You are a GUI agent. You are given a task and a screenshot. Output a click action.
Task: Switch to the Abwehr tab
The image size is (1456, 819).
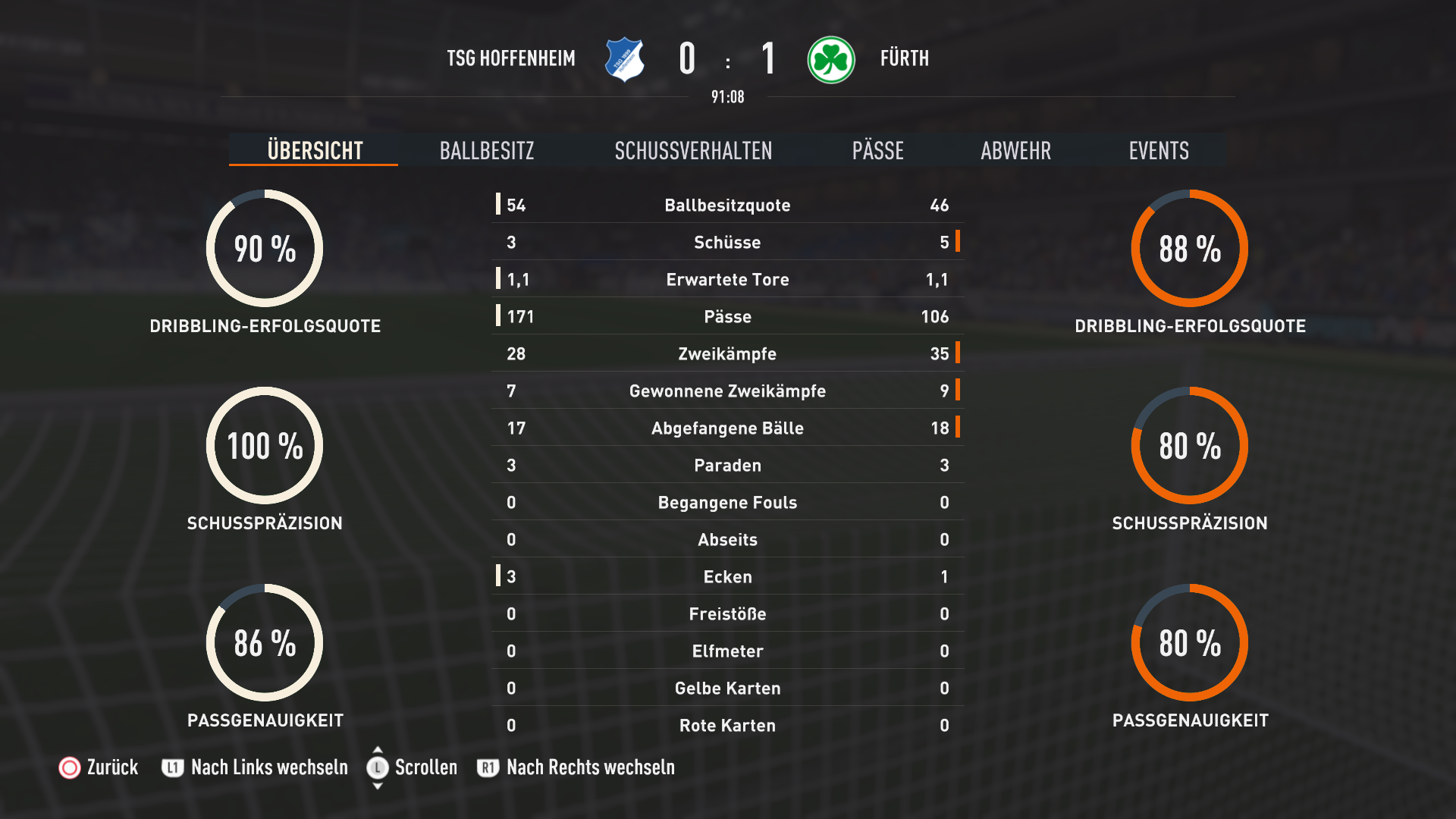[1015, 150]
